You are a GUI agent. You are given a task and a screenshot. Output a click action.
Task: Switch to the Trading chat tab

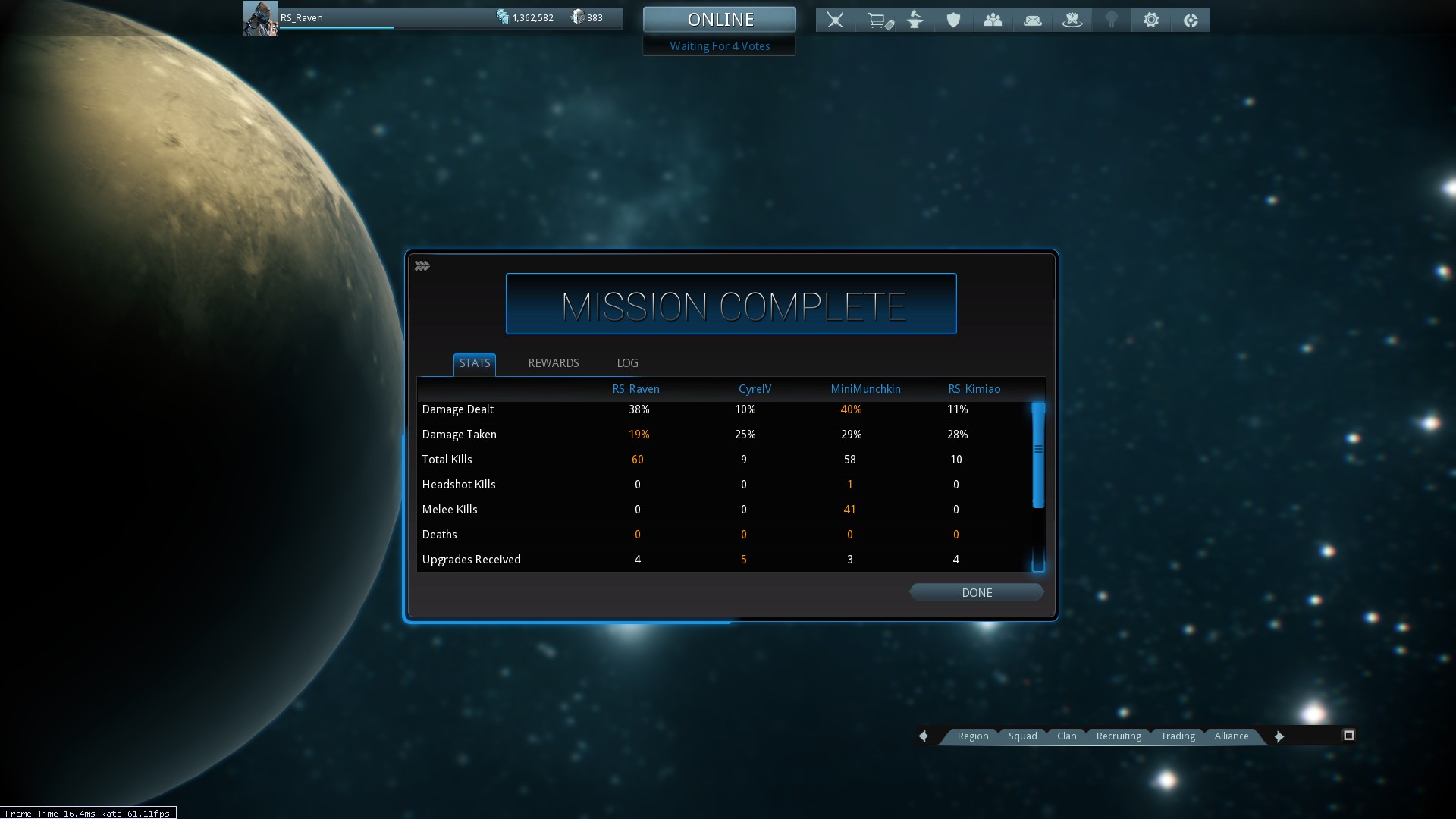click(x=1177, y=736)
